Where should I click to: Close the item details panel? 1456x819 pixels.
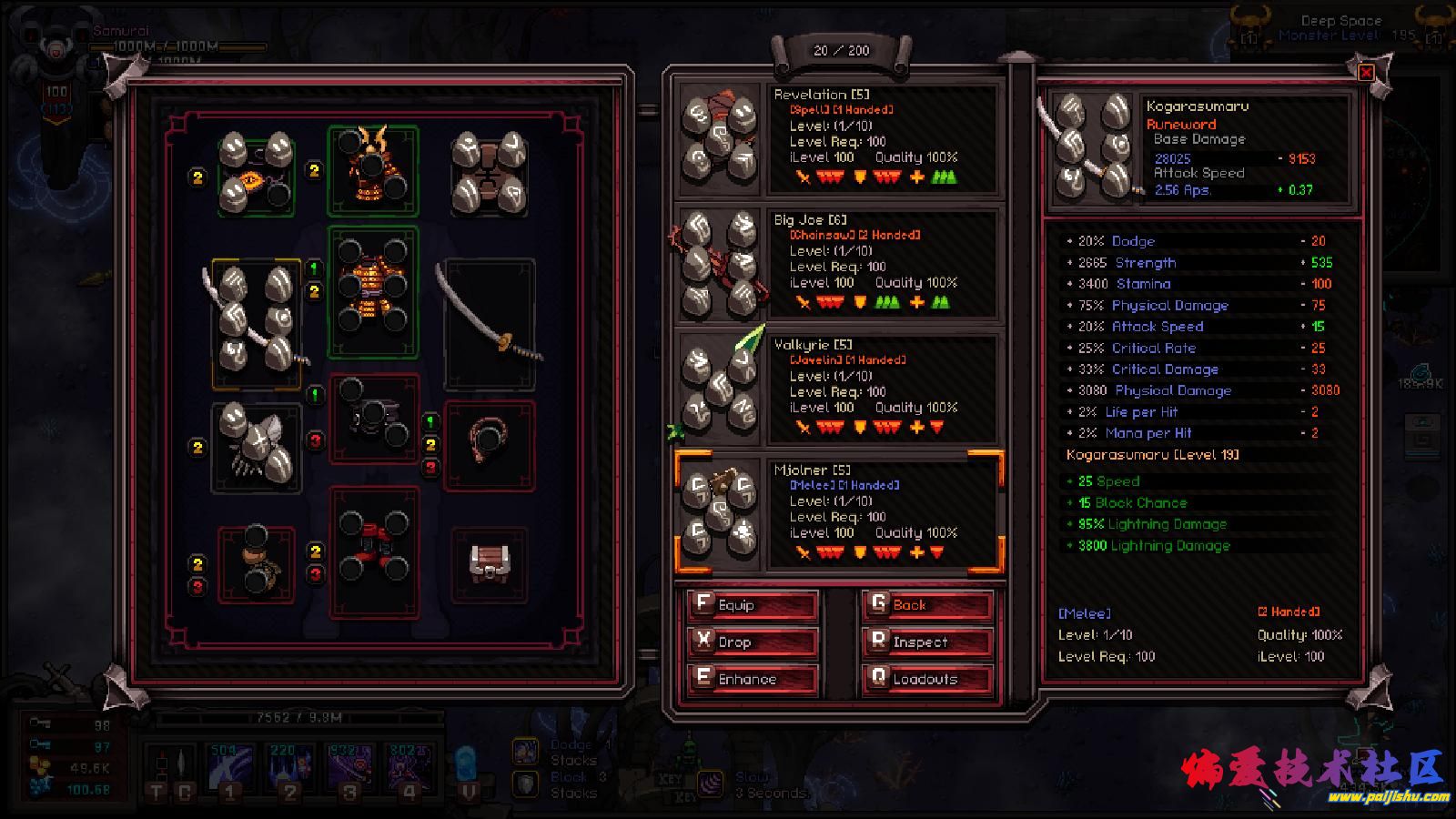(x=1365, y=73)
